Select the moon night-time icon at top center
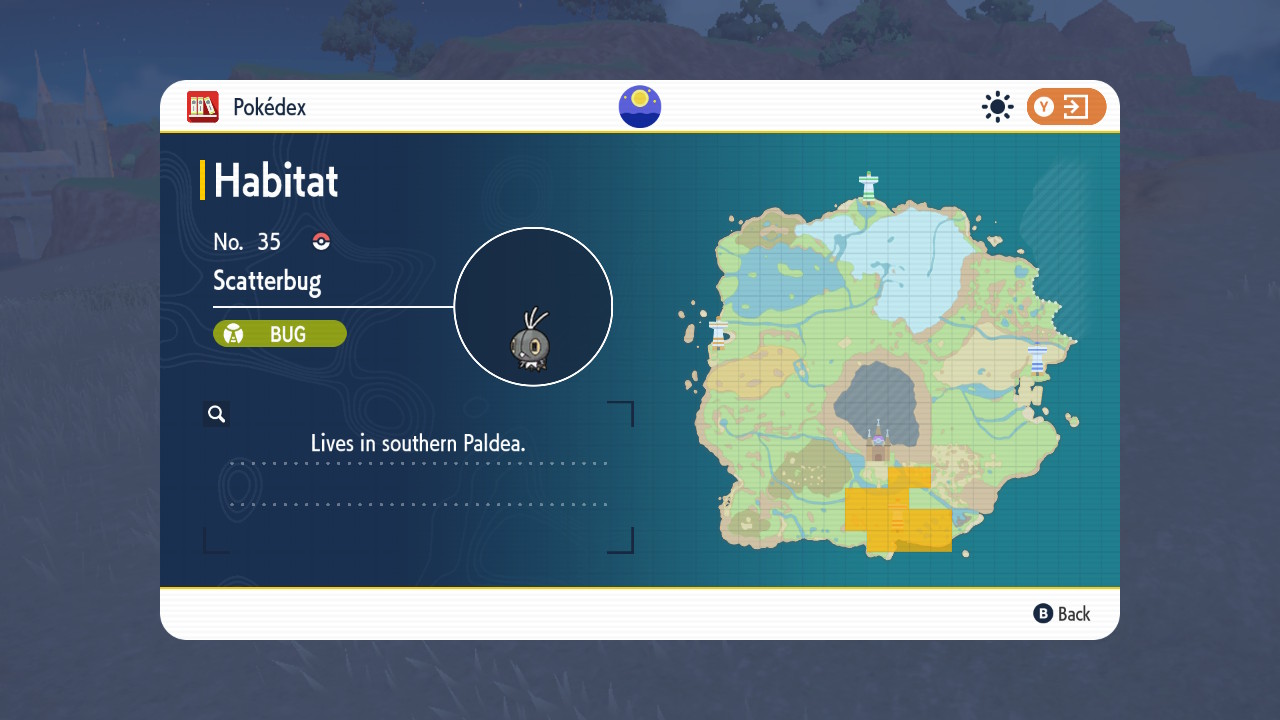This screenshot has height=720, width=1280. pos(639,106)
